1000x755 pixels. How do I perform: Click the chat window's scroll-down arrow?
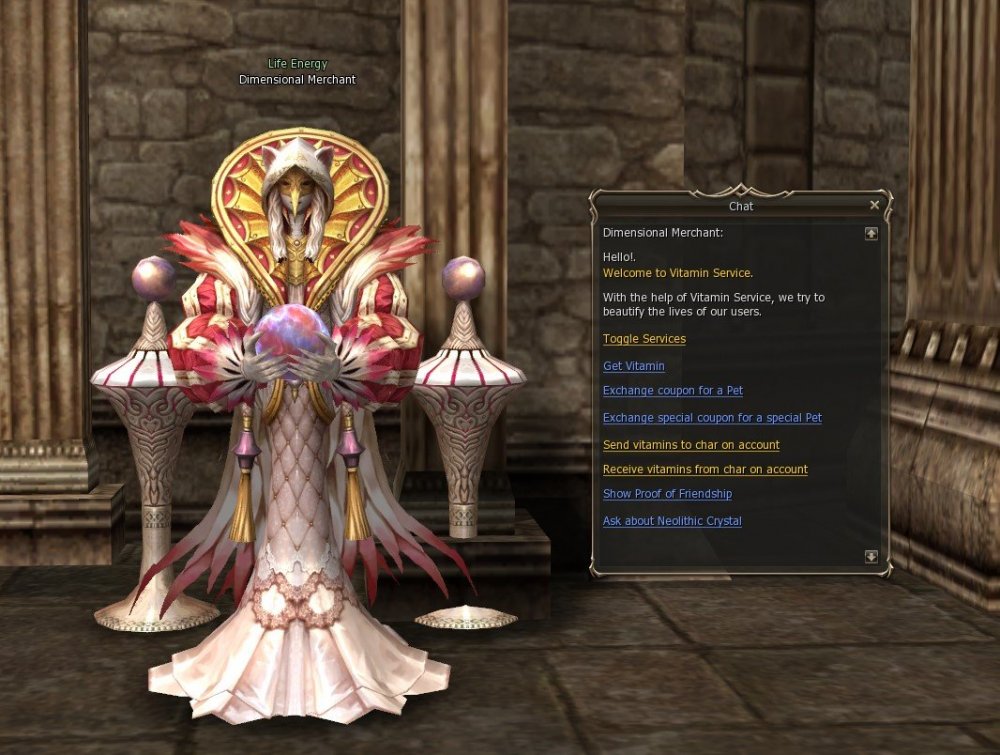(871, 556)
